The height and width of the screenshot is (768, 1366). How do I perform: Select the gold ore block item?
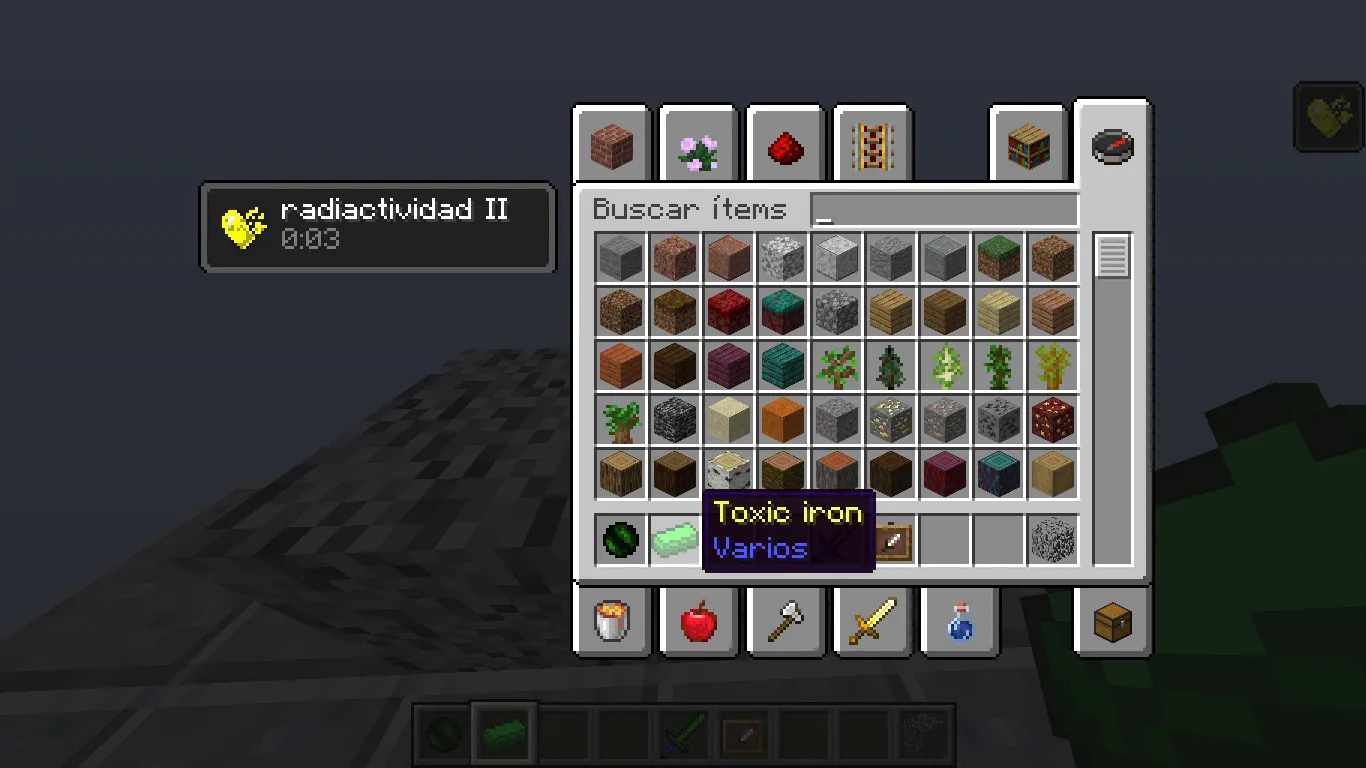point(890,420)
